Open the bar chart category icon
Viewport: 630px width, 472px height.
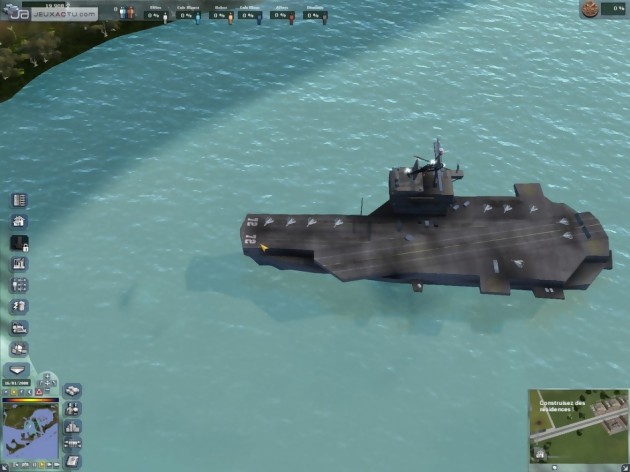pyautogui.click(x=19, y=264)
